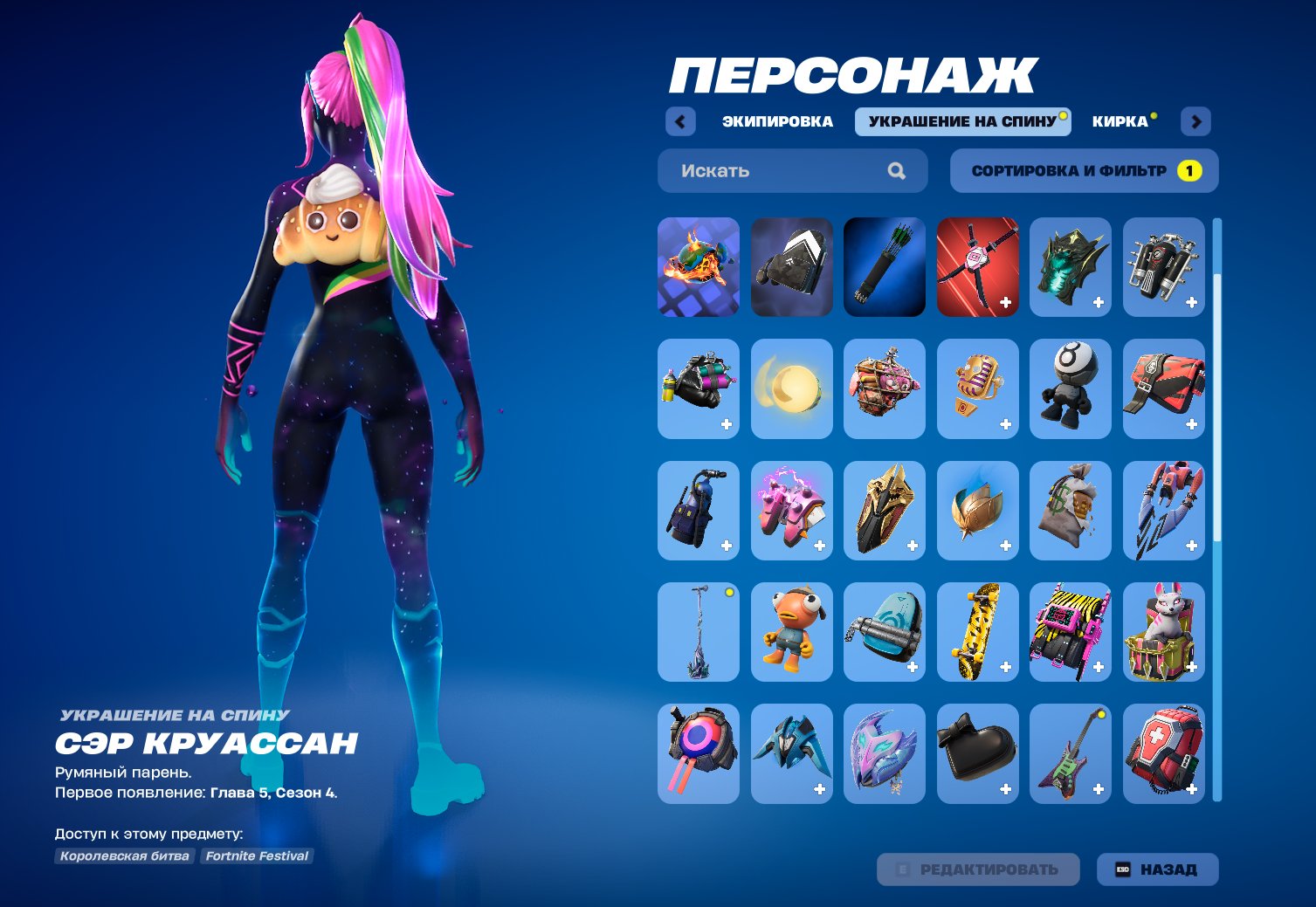Viewport: 1316px width, 907px height.
Task: Select the money bag back bling
Action: [1071, 511]
